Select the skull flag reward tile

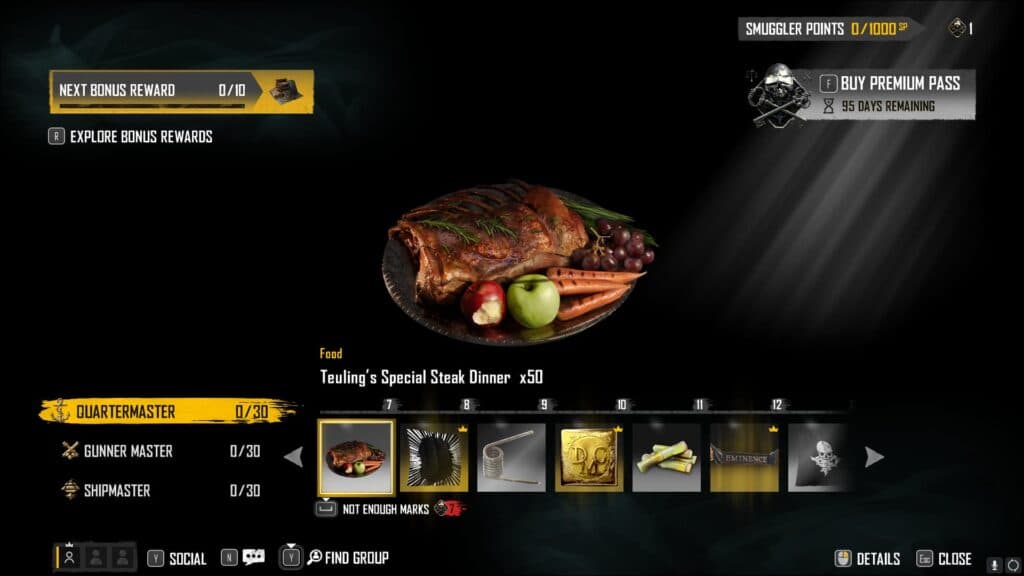click(x=818, y=457)
